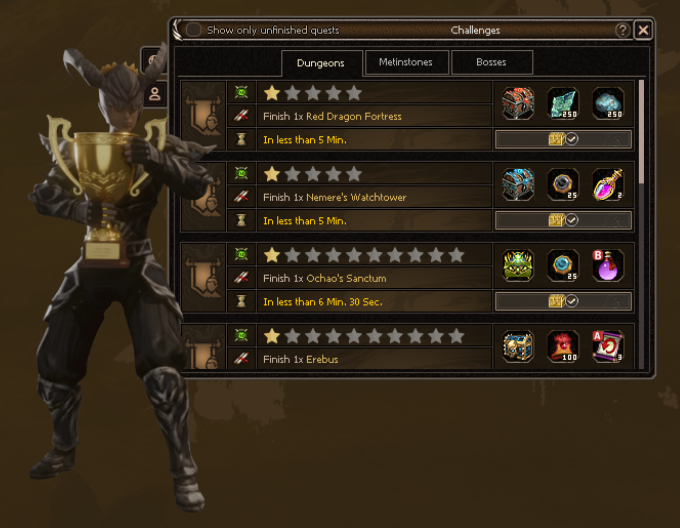Toggle Show only unfinished quests checkbox
The height and width of the screenshot is (528, 680).
point(194,30)
